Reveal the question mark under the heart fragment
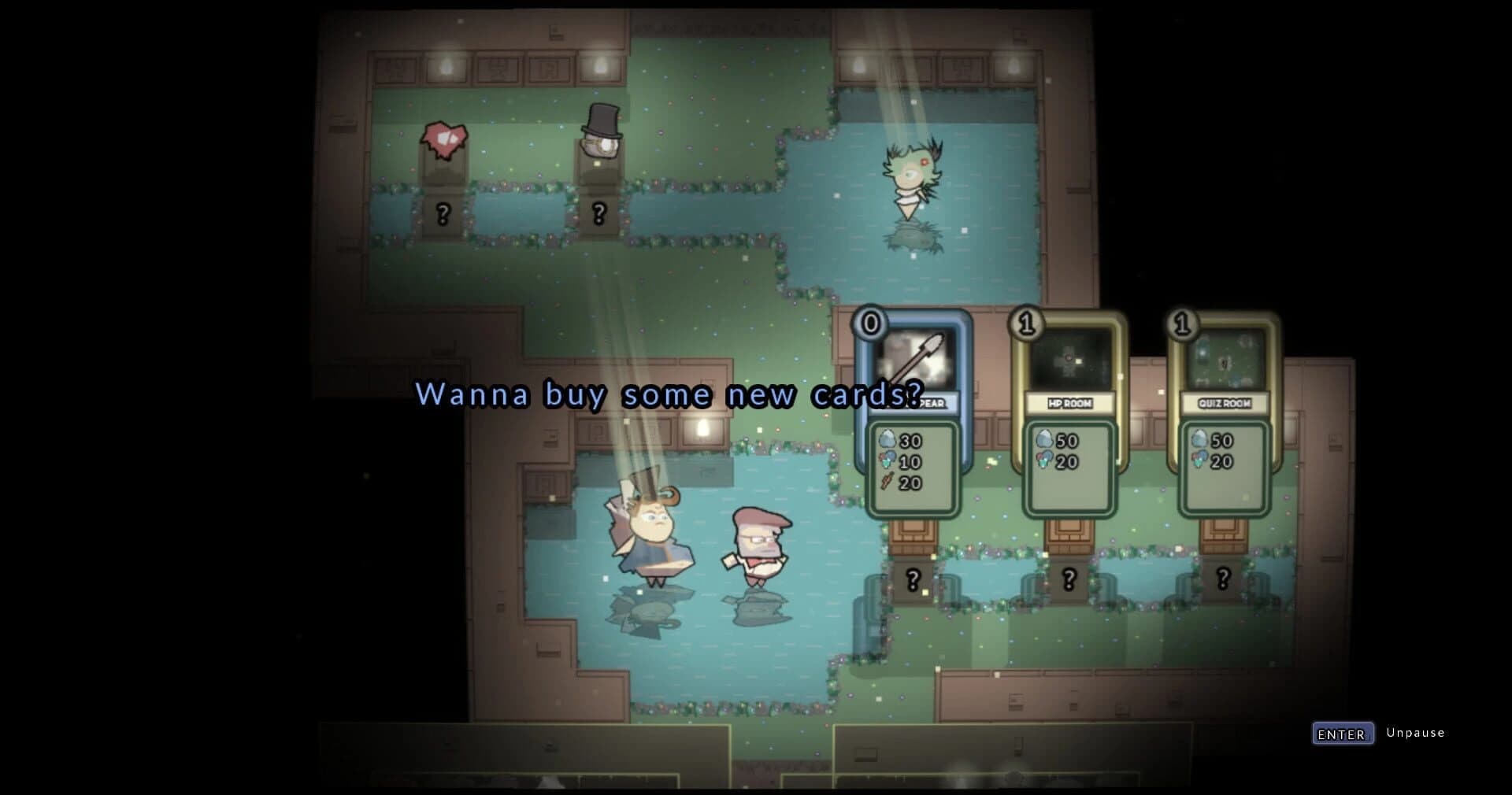Image resolution: width=1512 pixels, height=795 pixels. coord(443,211)
